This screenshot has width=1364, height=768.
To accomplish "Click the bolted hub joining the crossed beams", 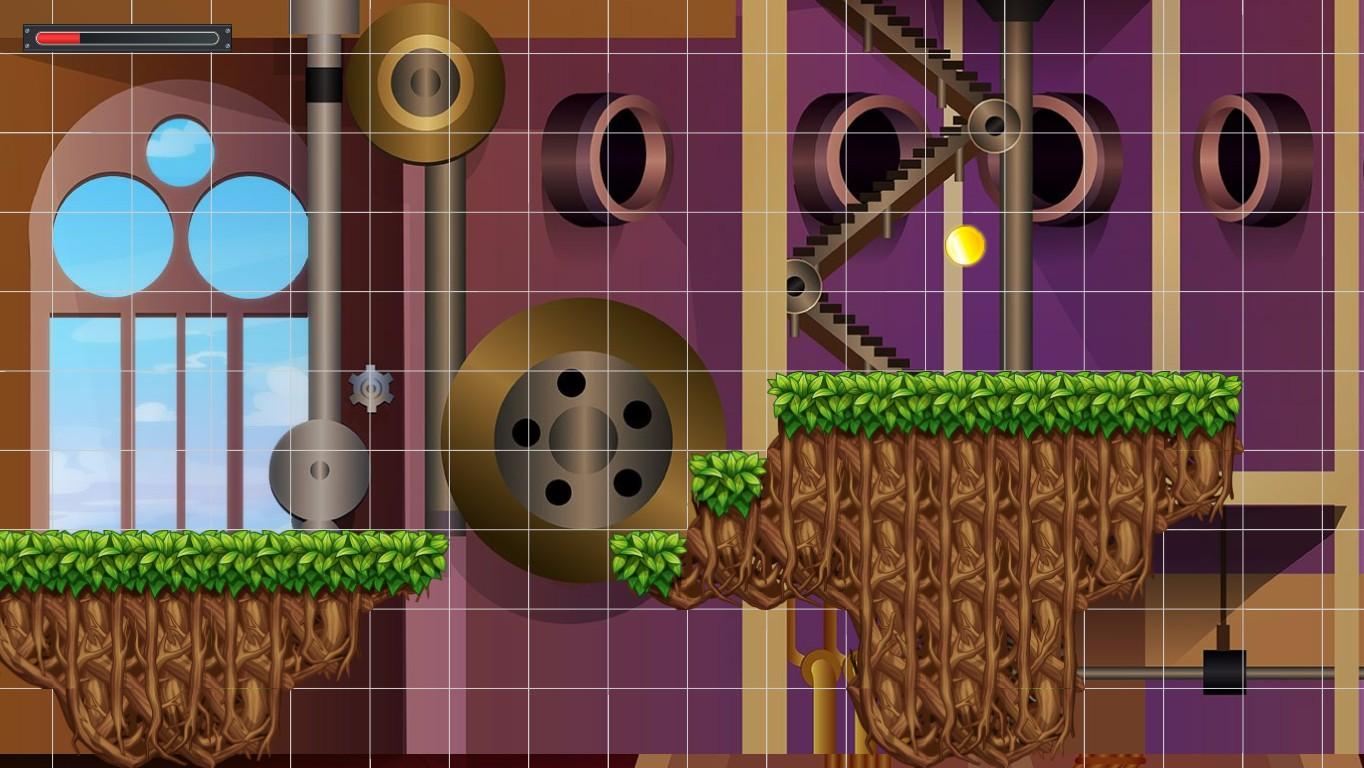I will [x=993, y=125].
